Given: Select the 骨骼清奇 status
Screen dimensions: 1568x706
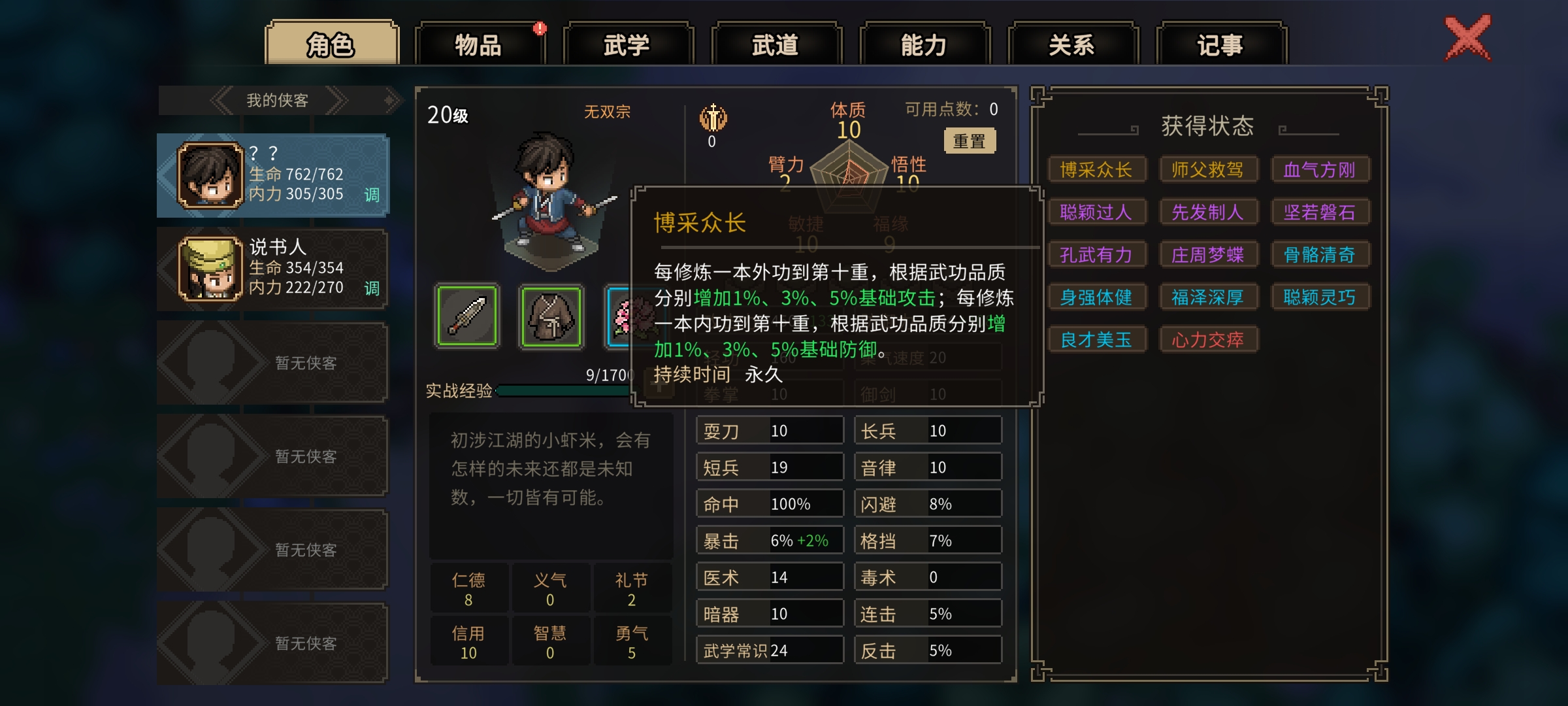Looking at the screenshot, I should (1319, 255).
